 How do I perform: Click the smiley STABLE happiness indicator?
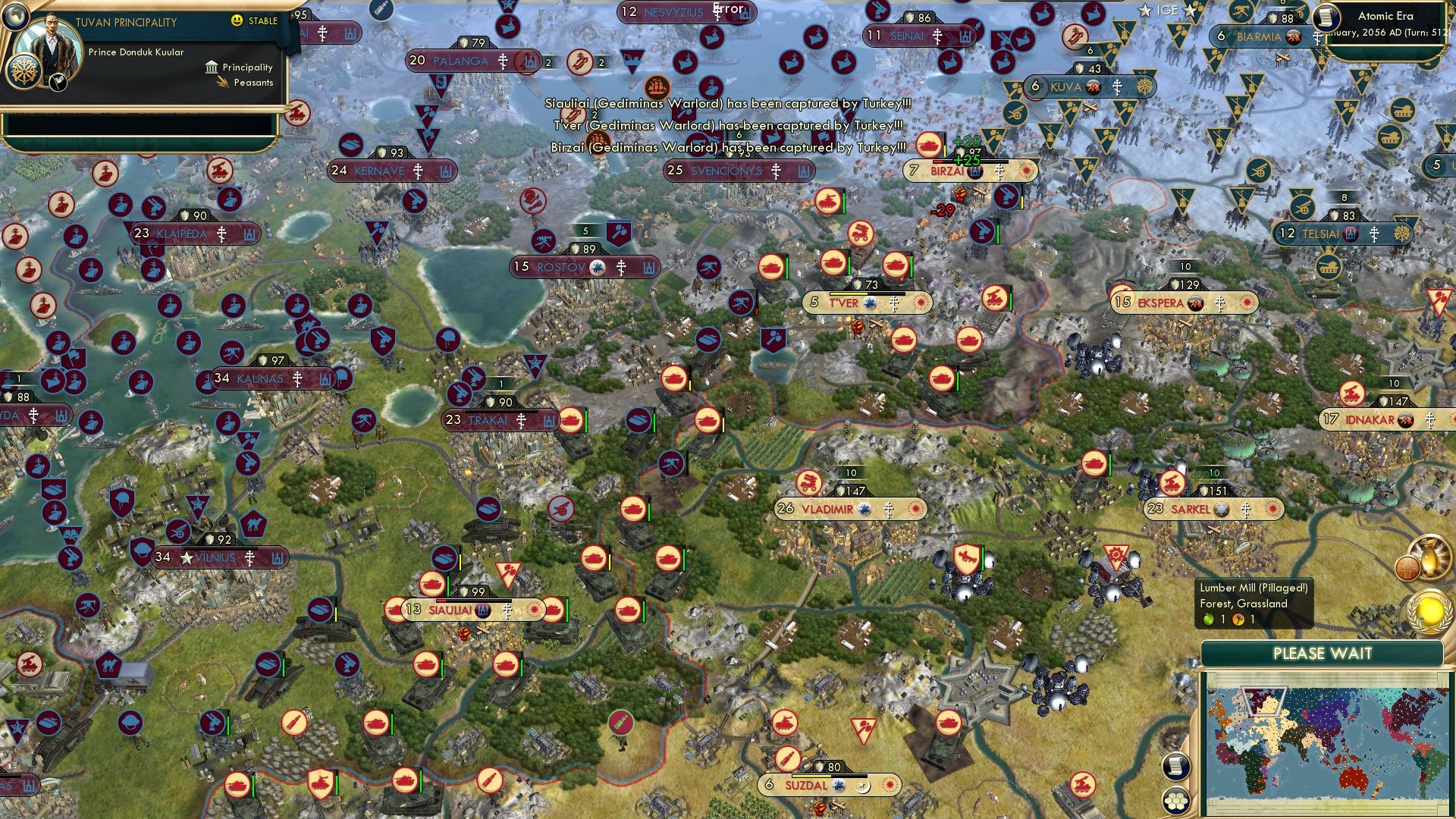[237, 21]
